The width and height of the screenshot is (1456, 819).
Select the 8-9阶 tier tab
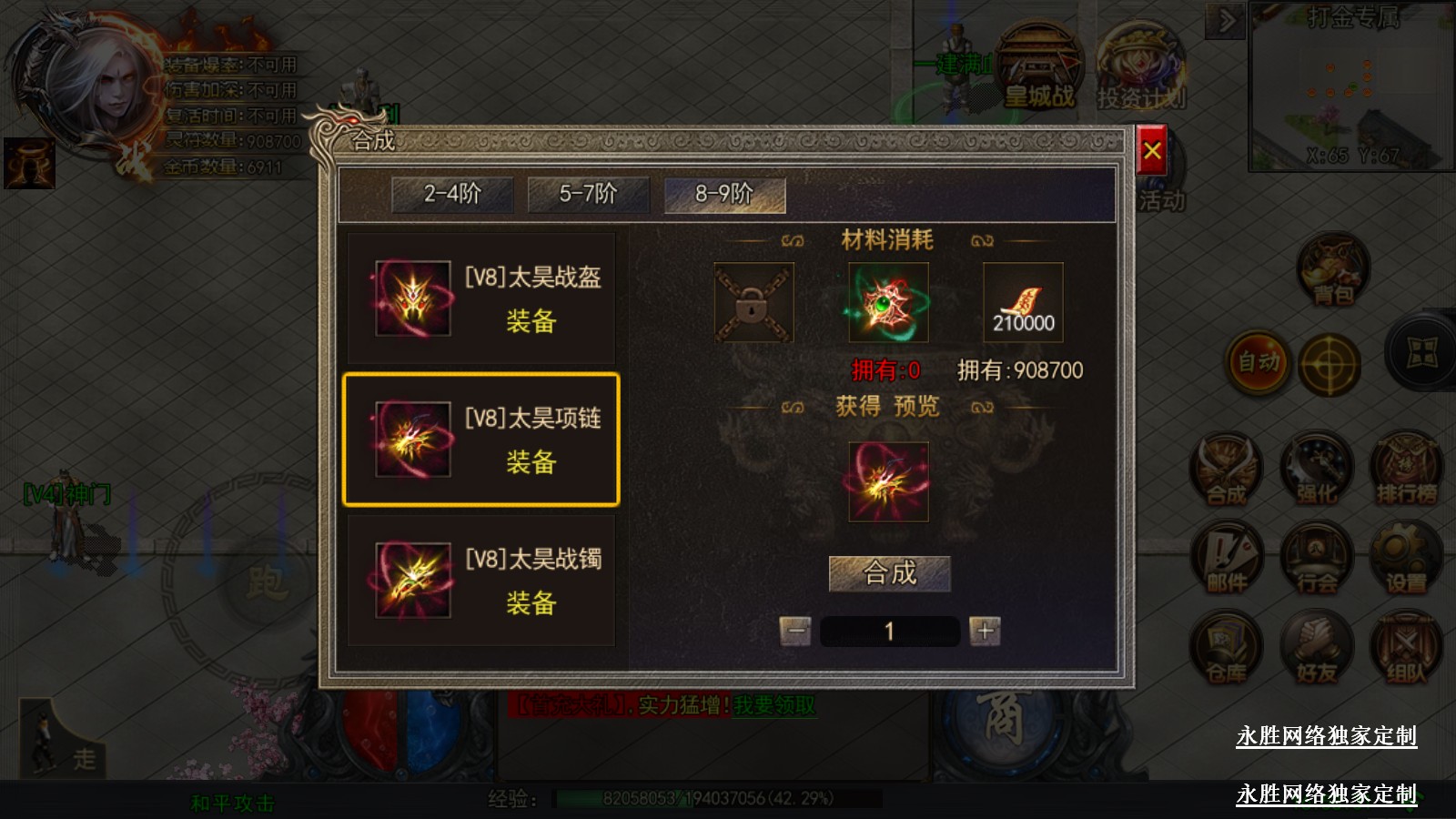724,194
